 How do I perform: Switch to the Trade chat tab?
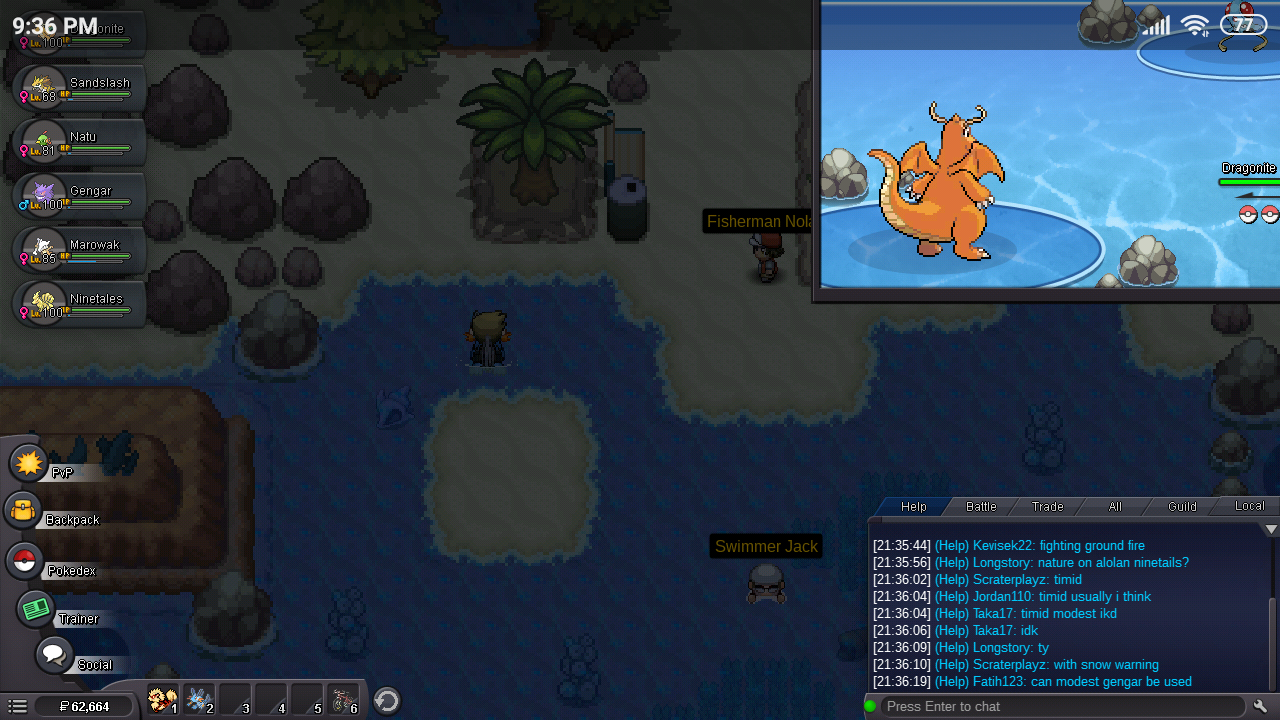pos(1048,507)
